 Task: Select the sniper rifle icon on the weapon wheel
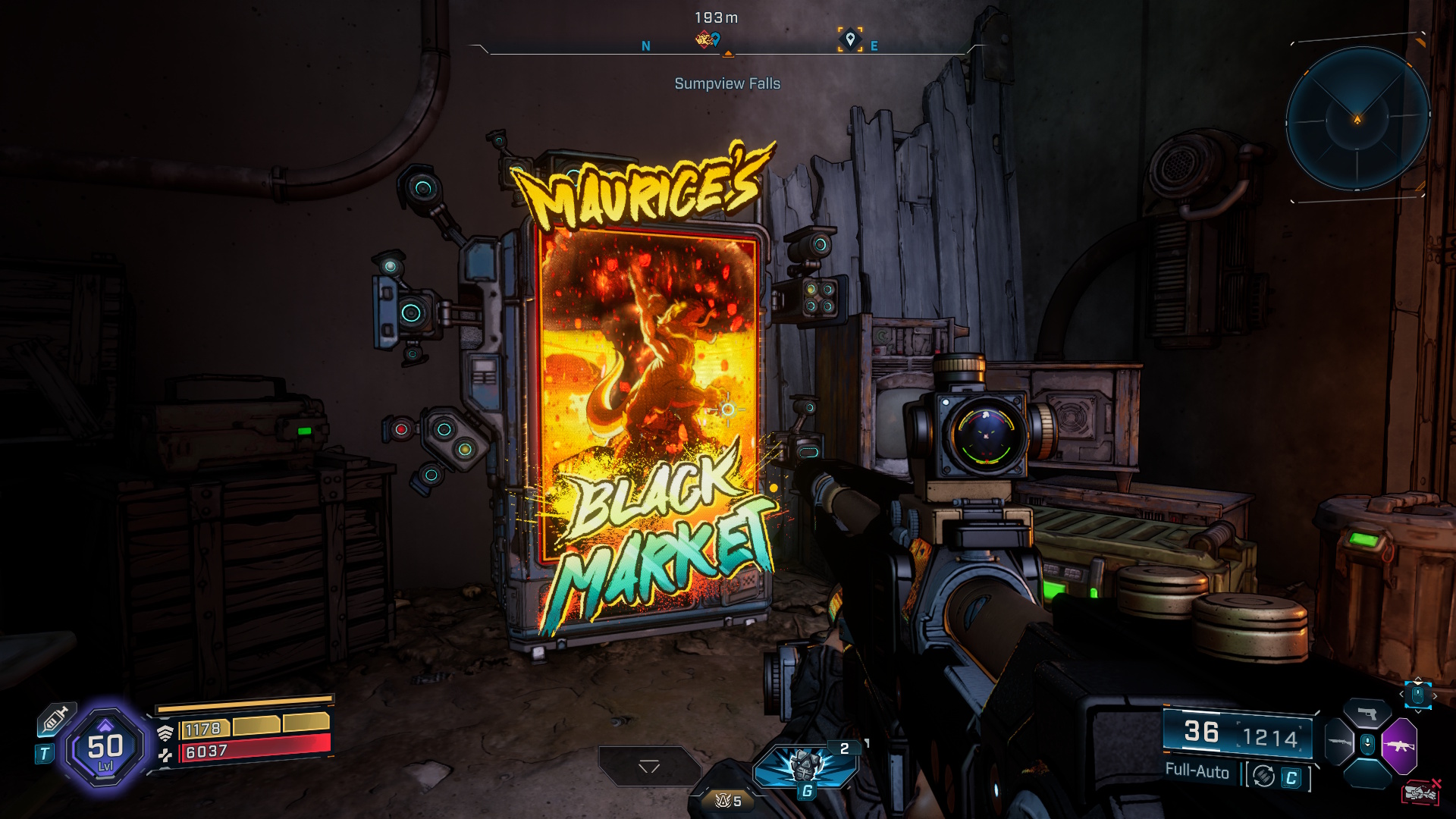(1340, 742)
